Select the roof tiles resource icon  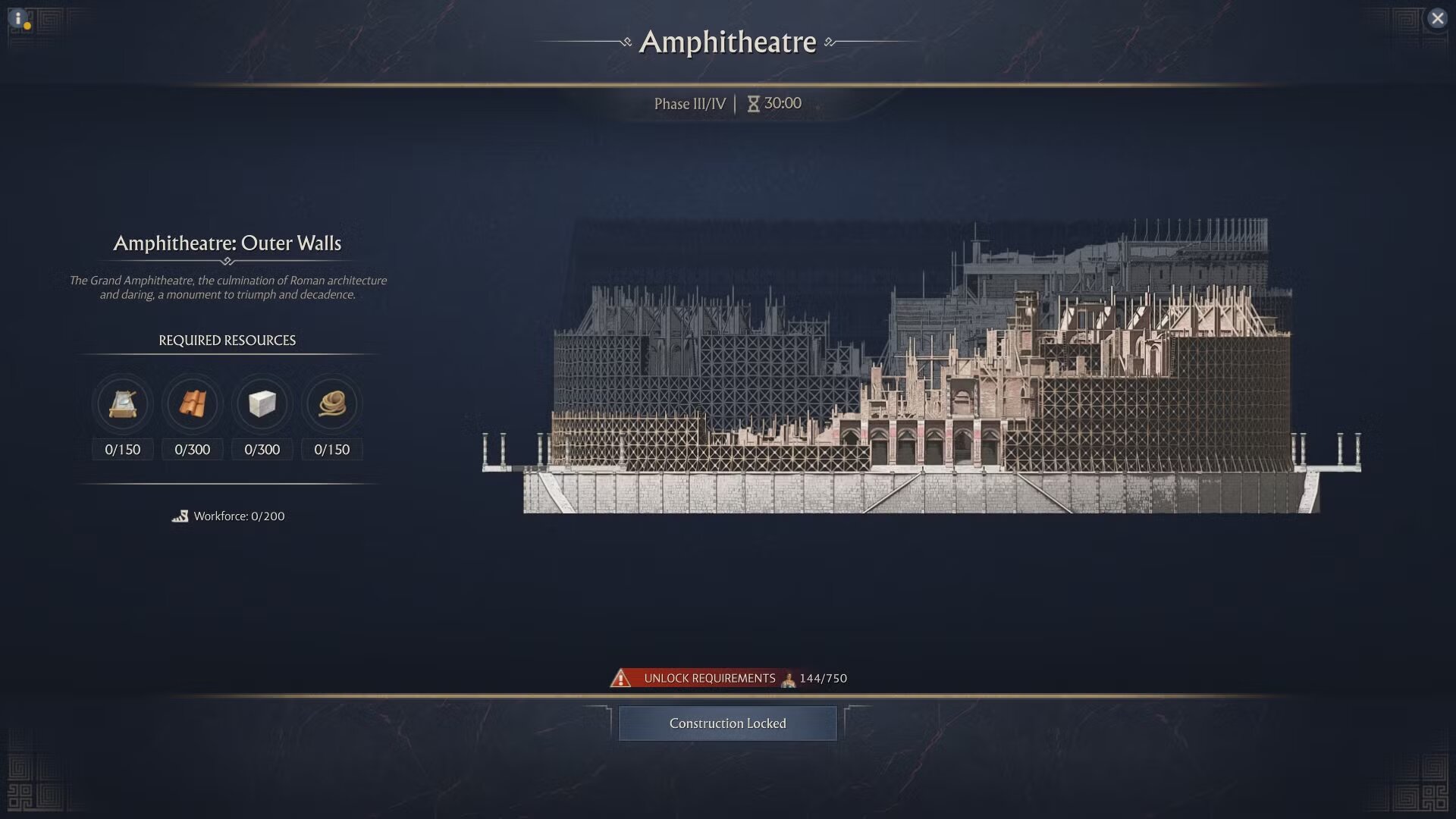pos(192,403)
